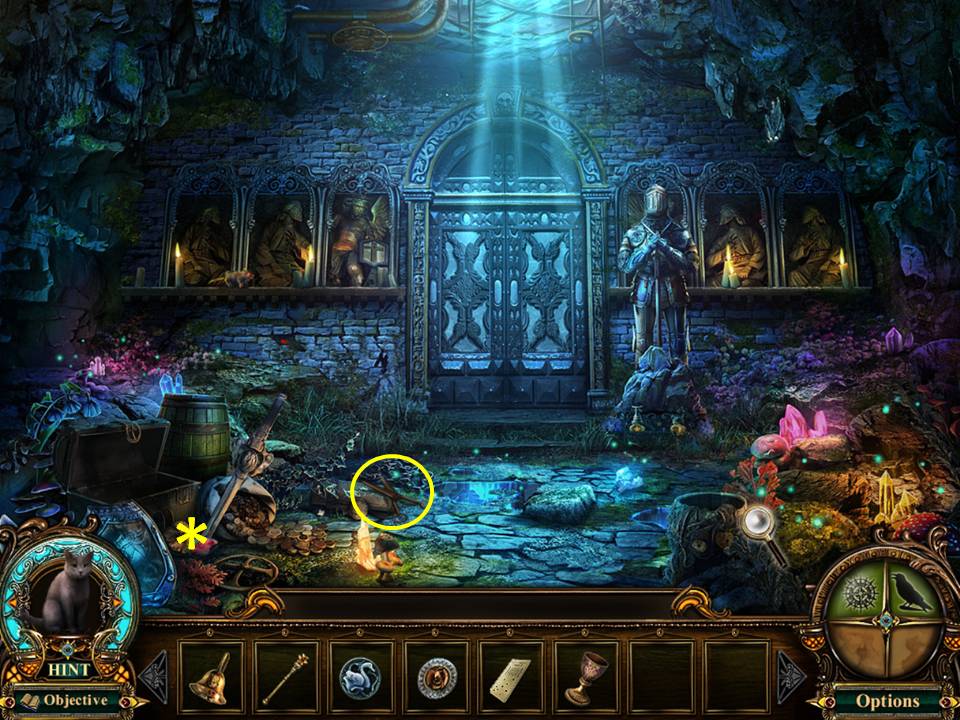Choose the round red emblem inventory item

[x=436, y=677]
